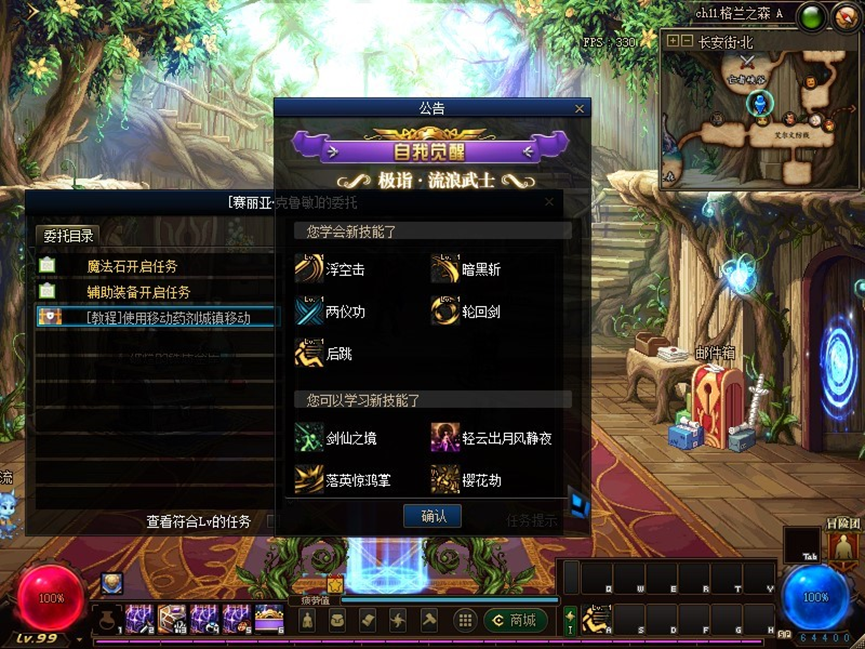Confirm the announcement with 确认 button
865x649 pixels.
pyautogui.click(x=432, y=516)
